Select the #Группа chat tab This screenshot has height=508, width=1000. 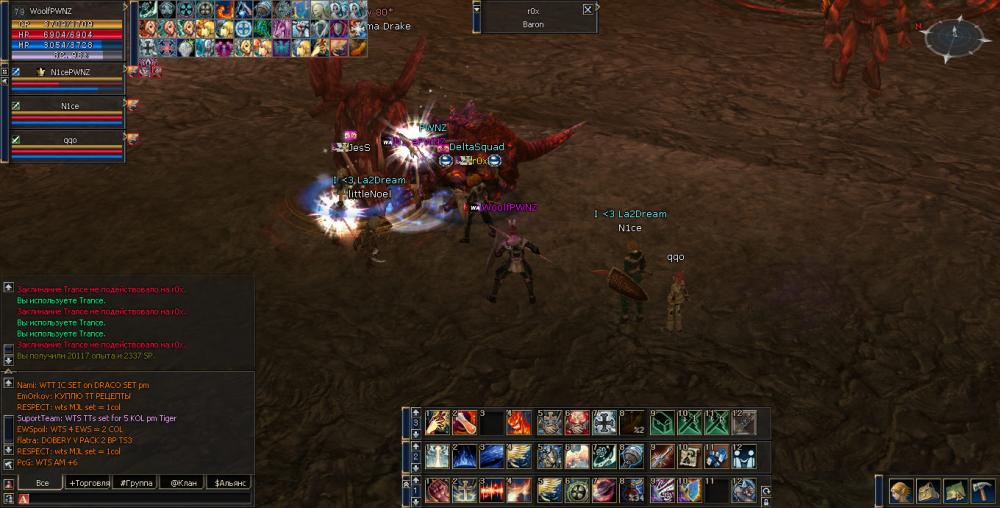tap(135, 483)
